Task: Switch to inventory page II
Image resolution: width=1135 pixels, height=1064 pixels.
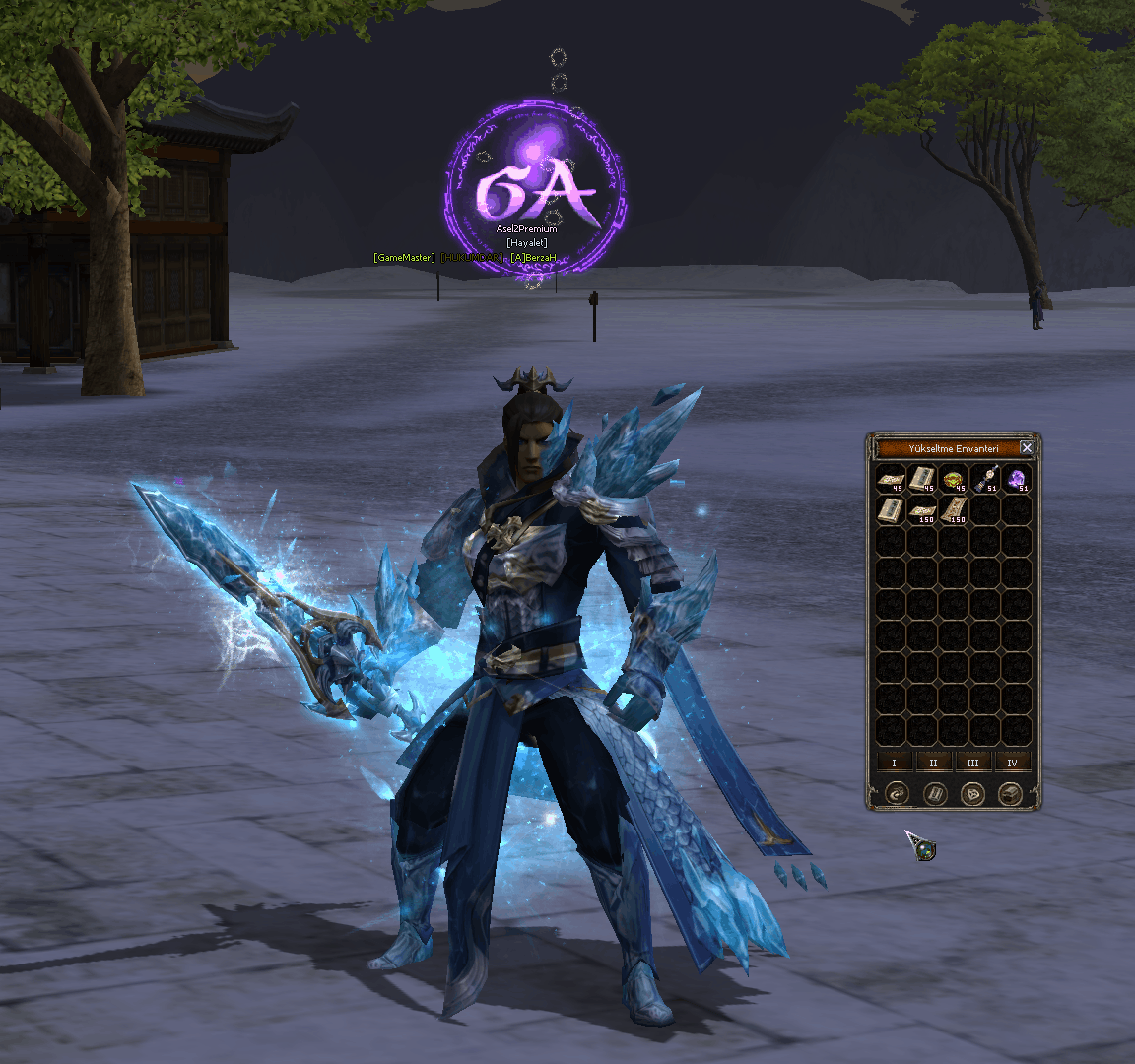Action: [933, 762]
